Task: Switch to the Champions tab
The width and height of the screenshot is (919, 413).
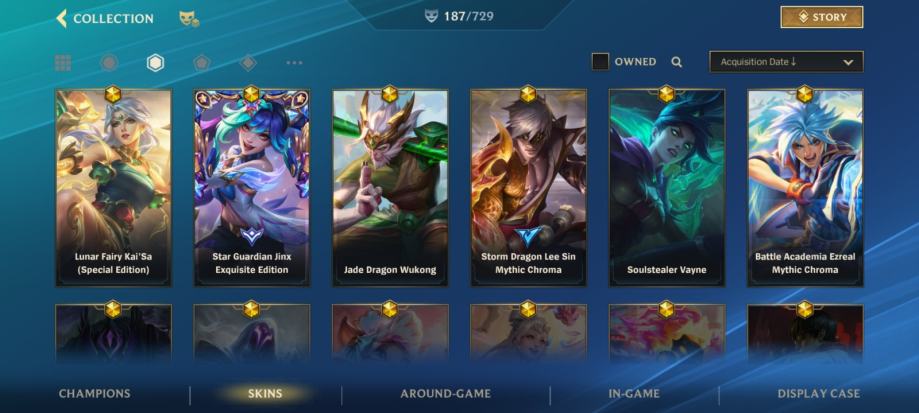Action: pyautogui.click(x=94, y=394)
